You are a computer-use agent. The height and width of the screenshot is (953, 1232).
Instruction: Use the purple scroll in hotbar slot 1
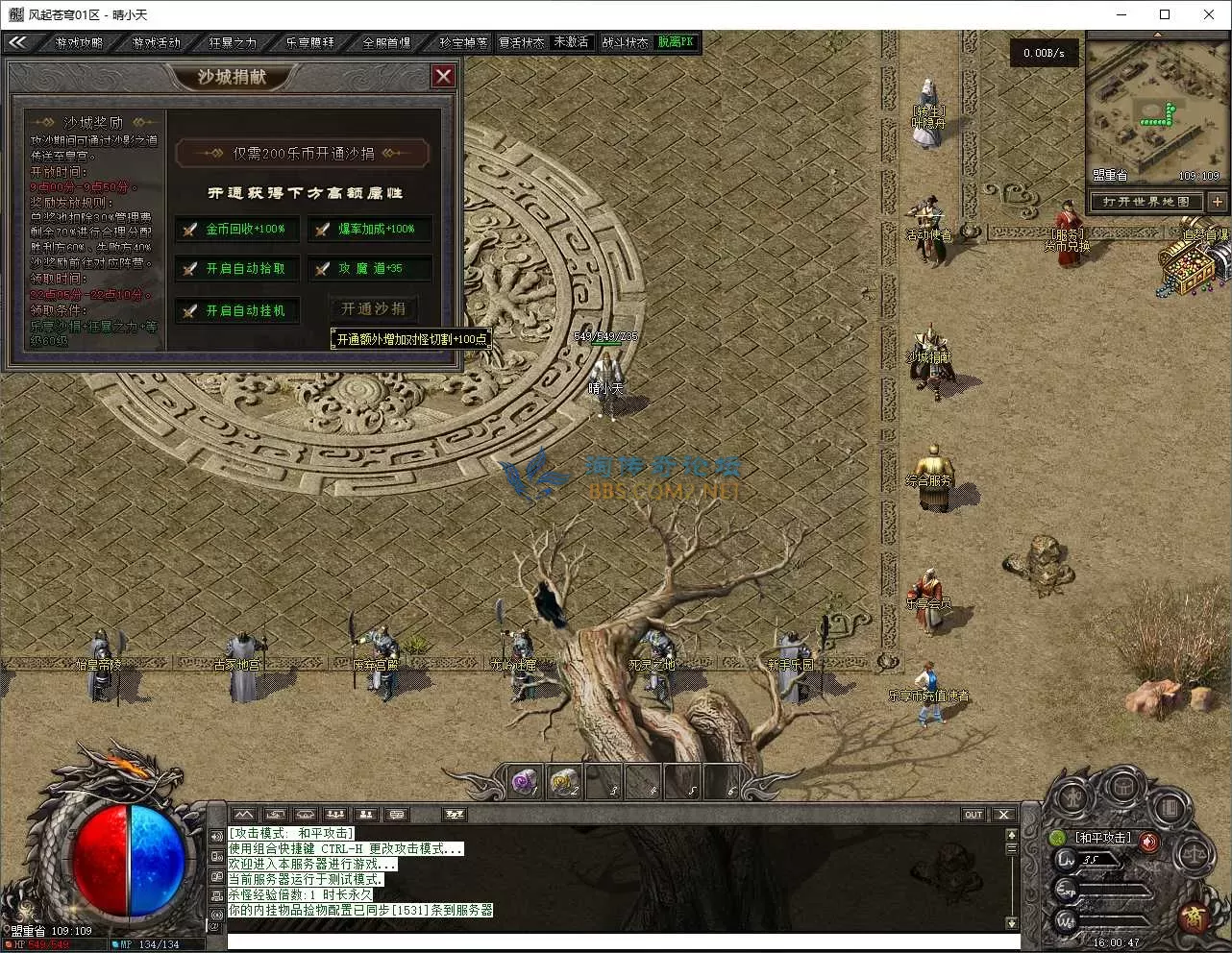coord(525,782)
